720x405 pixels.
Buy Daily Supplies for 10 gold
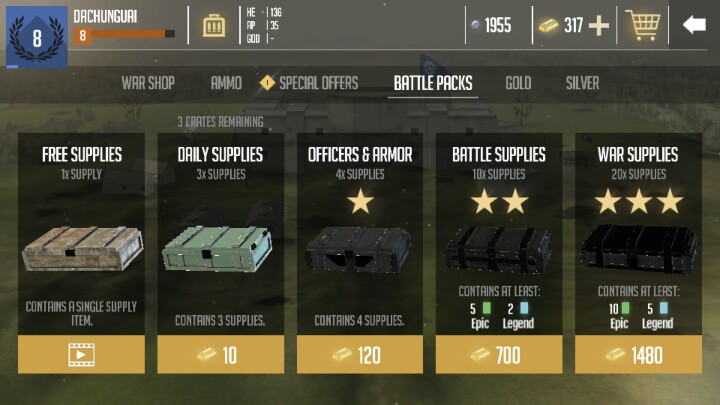click(x=220, y=355)
